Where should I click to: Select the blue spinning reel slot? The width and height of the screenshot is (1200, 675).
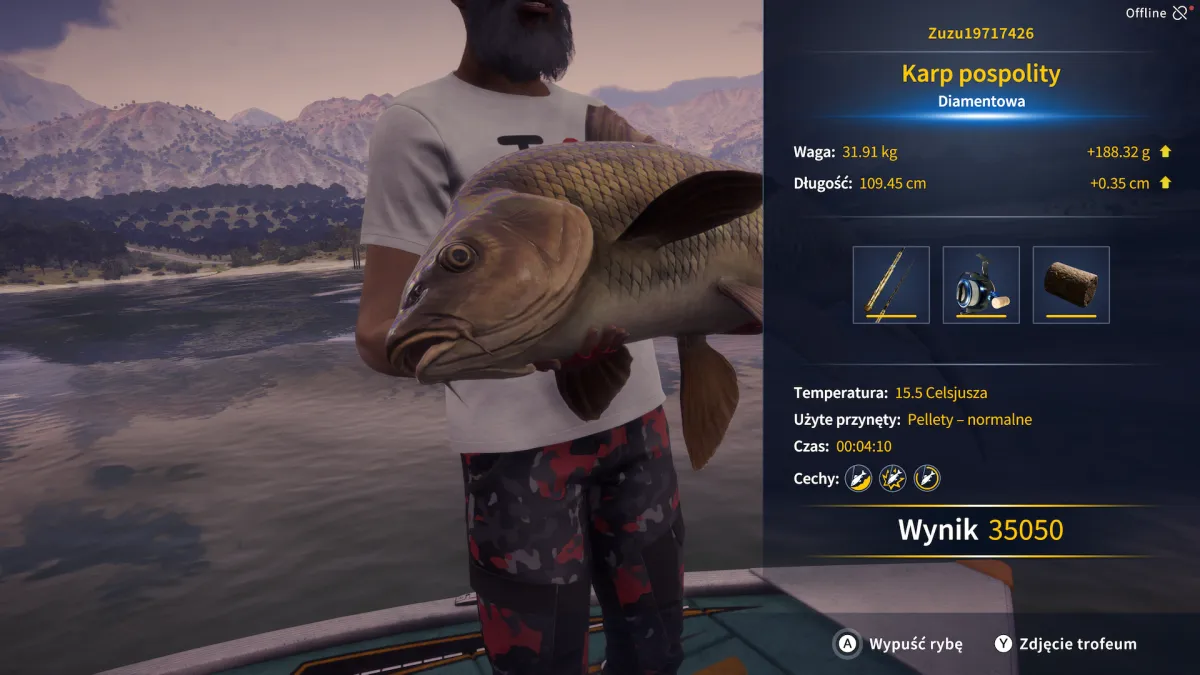coord(981,285)
